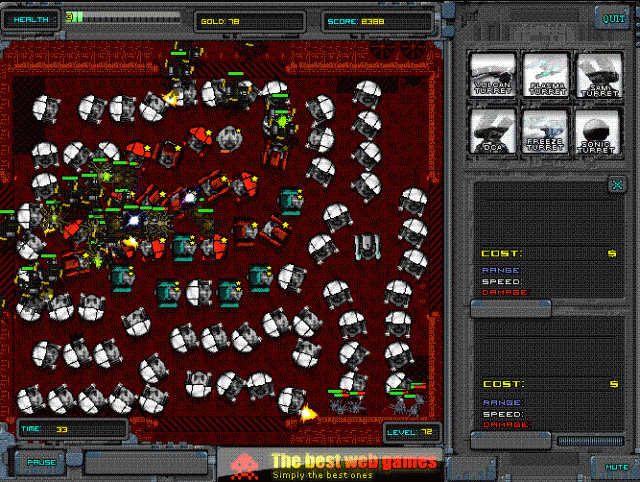The image size is (640, 482).
Task: Quit the game with the QUIT button
Action: pos(609,17)
